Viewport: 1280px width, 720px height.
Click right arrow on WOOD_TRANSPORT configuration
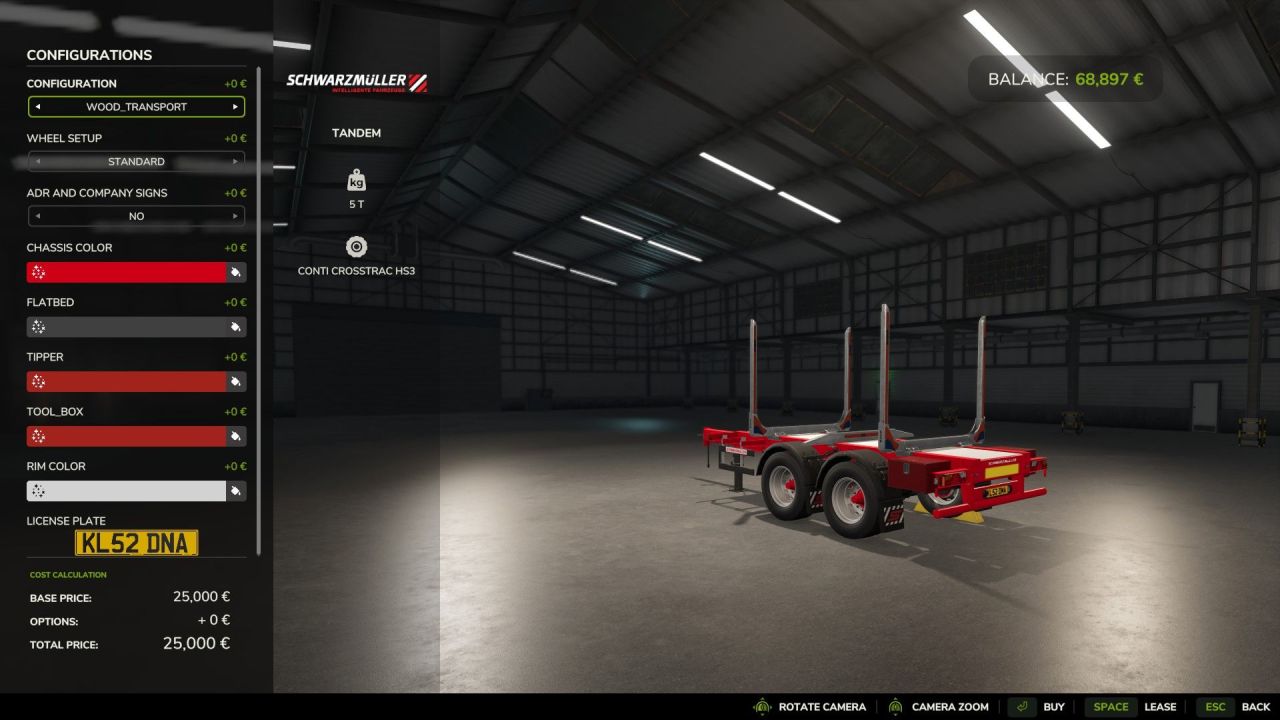pyautogui.click(x=236, y=106)
